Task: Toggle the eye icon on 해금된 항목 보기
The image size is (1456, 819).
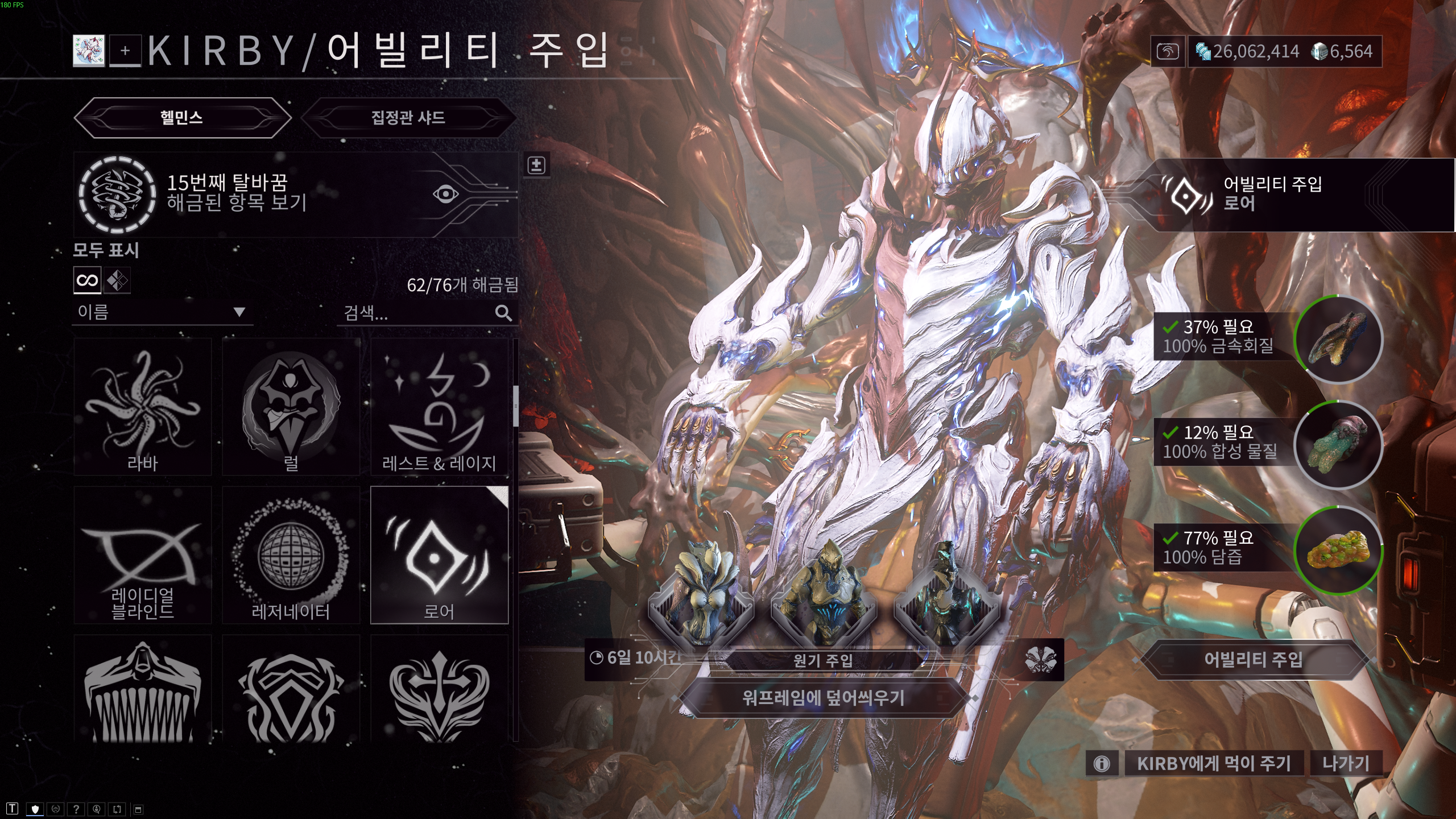Action: click(445, 193)
